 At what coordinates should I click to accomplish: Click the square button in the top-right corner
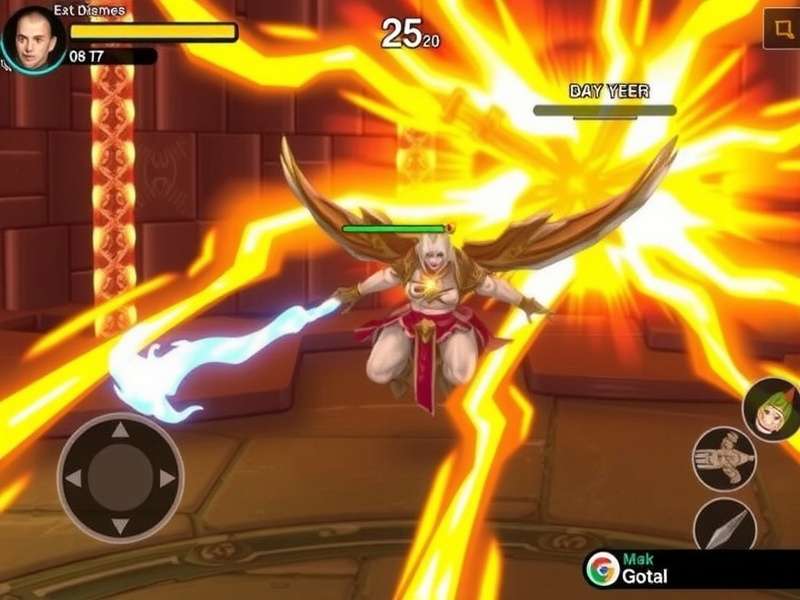(780, 29)
